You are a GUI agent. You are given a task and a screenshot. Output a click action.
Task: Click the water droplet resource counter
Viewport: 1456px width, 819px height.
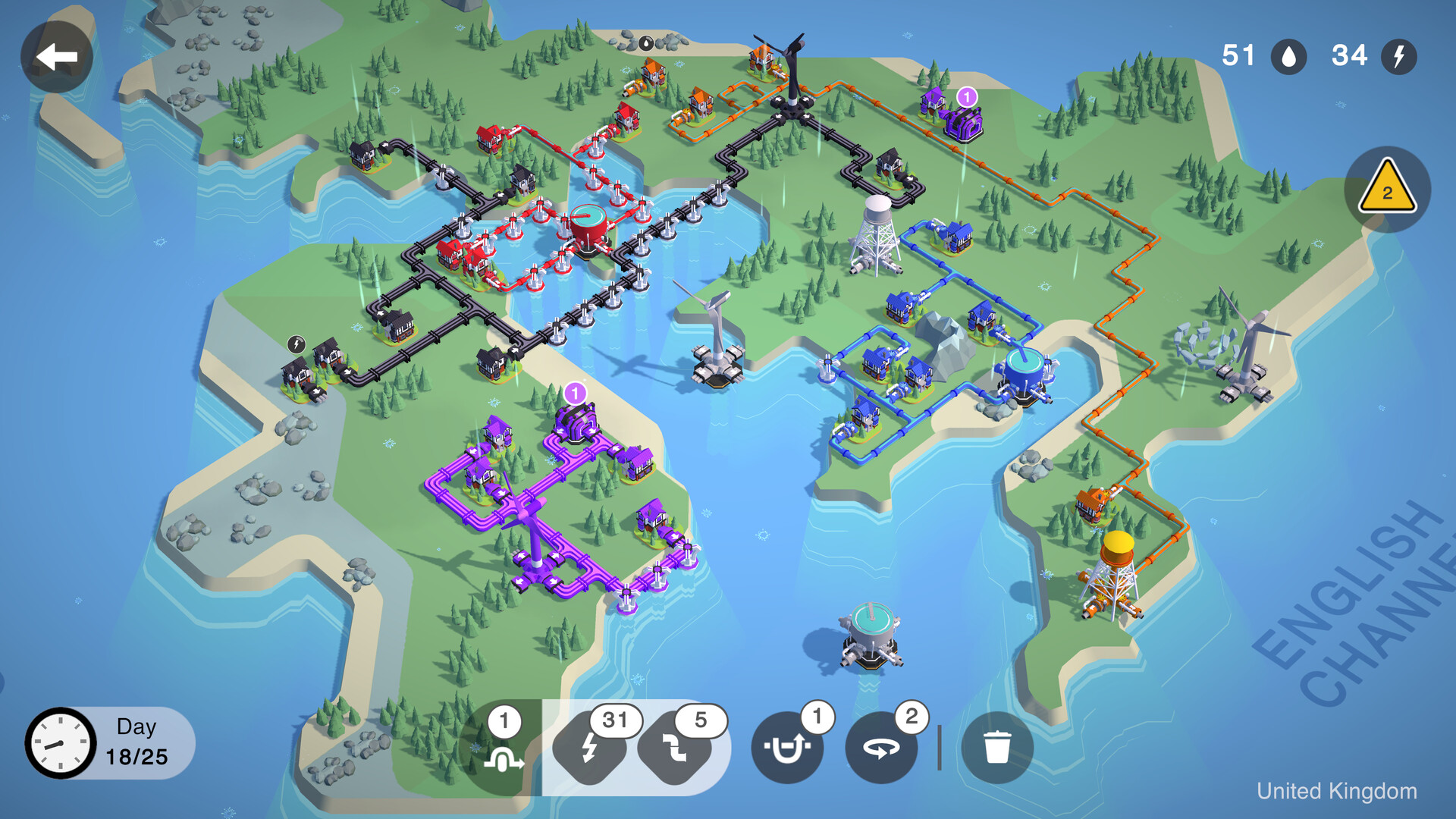tap(1288, 56)
